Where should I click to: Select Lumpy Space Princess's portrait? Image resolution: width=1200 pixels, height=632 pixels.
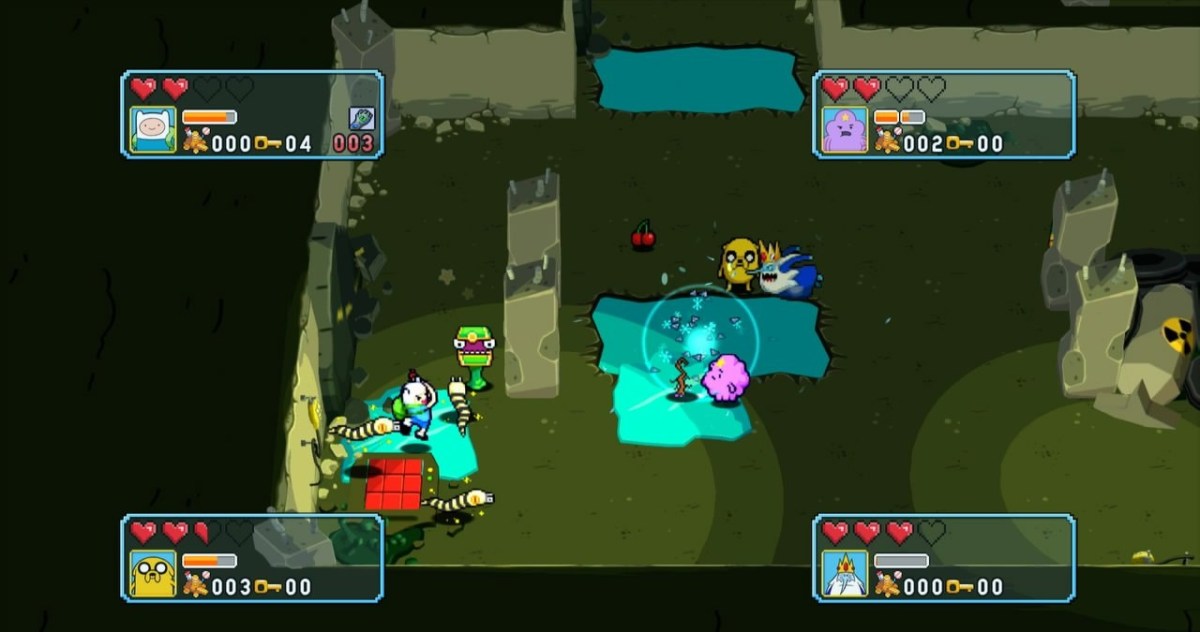click(x=845, y=130)
